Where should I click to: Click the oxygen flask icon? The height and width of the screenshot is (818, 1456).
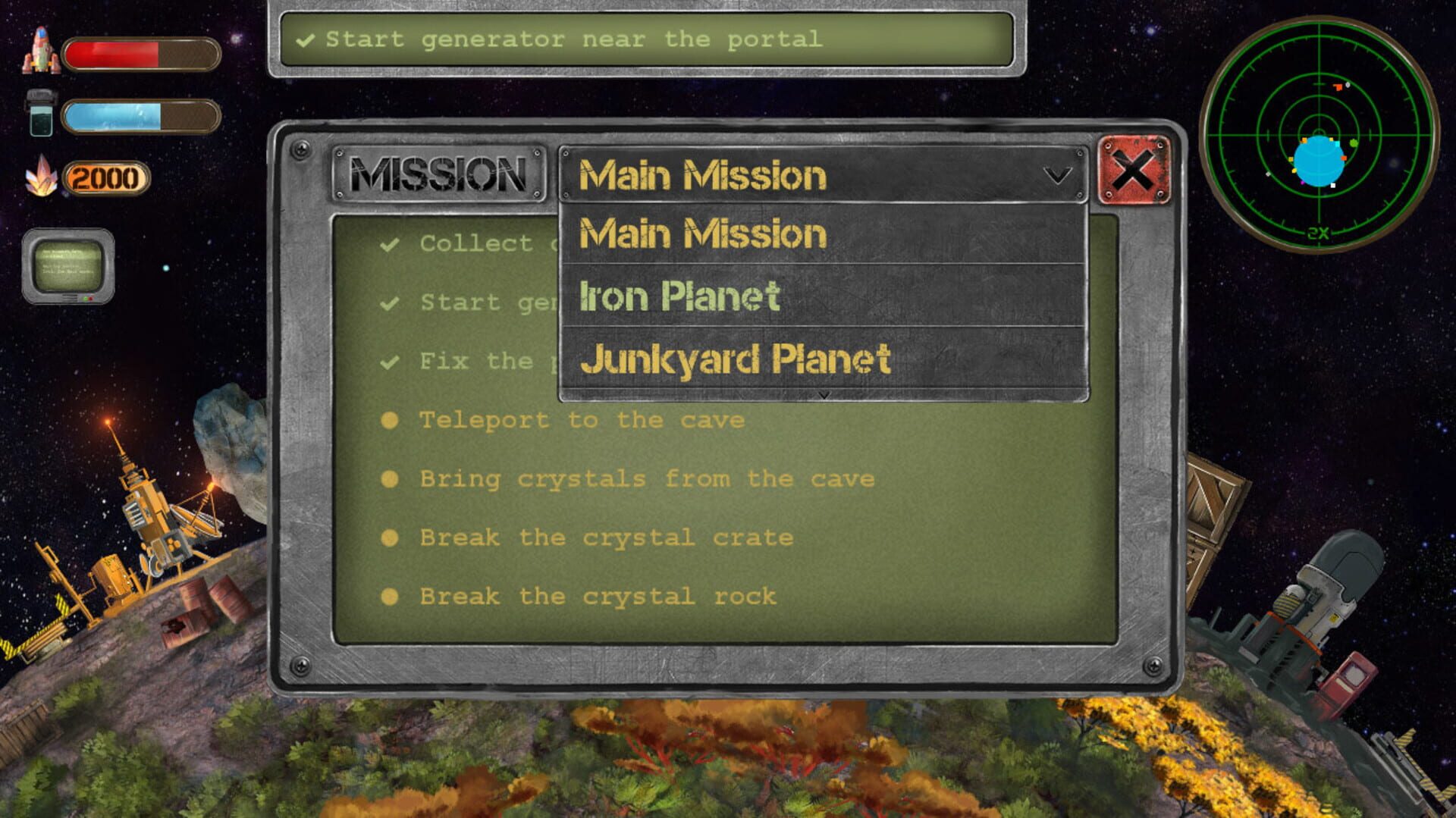(42, 115)
